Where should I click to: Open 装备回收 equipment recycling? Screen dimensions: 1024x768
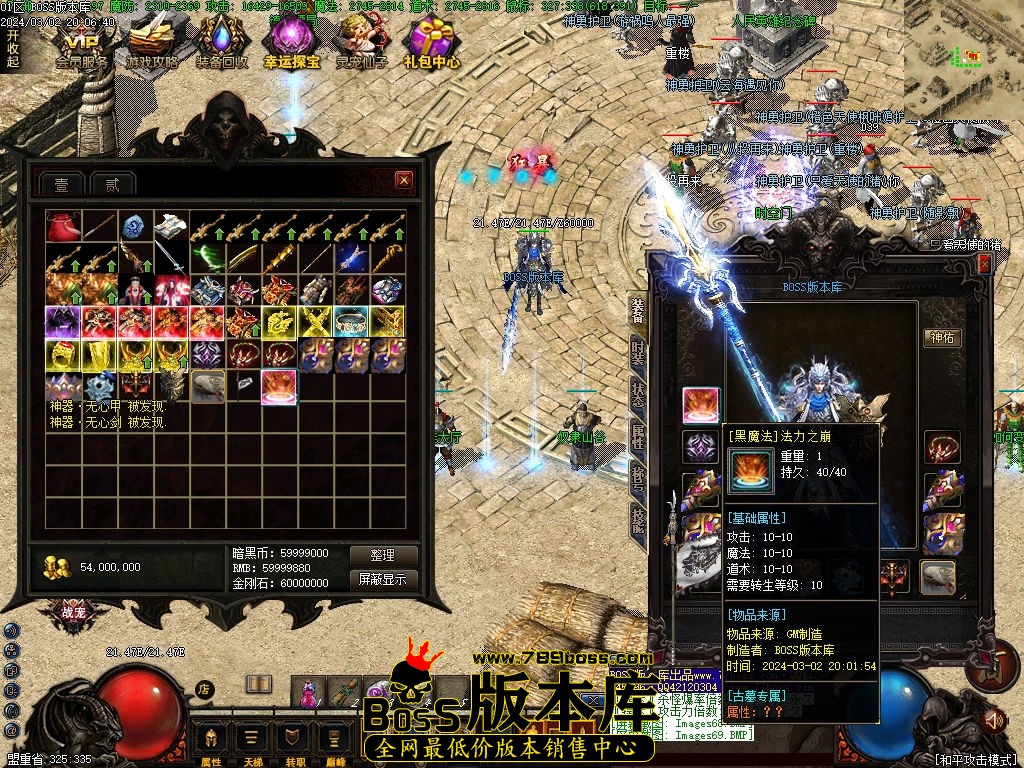point(222,45)
